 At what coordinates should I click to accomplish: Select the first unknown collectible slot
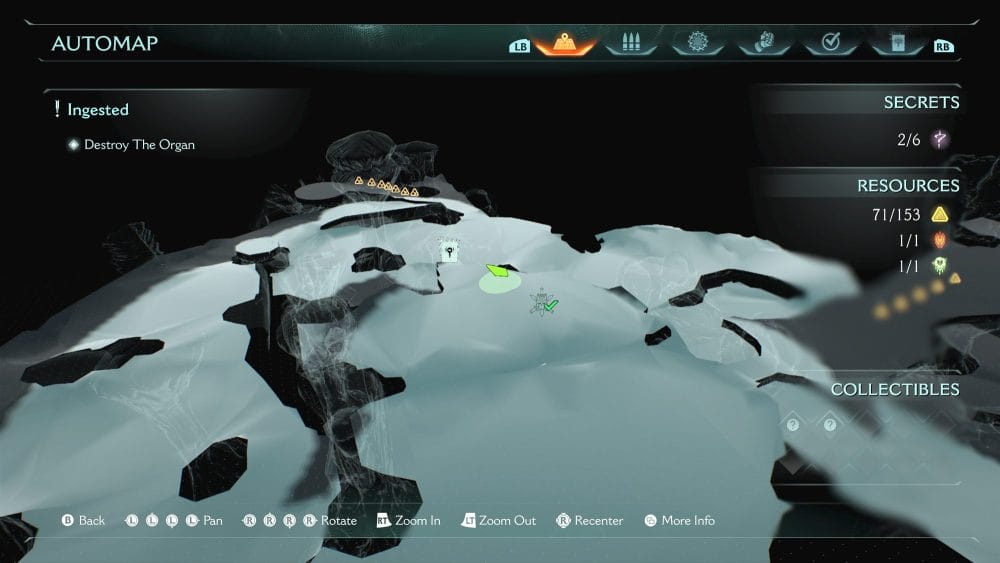(x=792, y=424)
